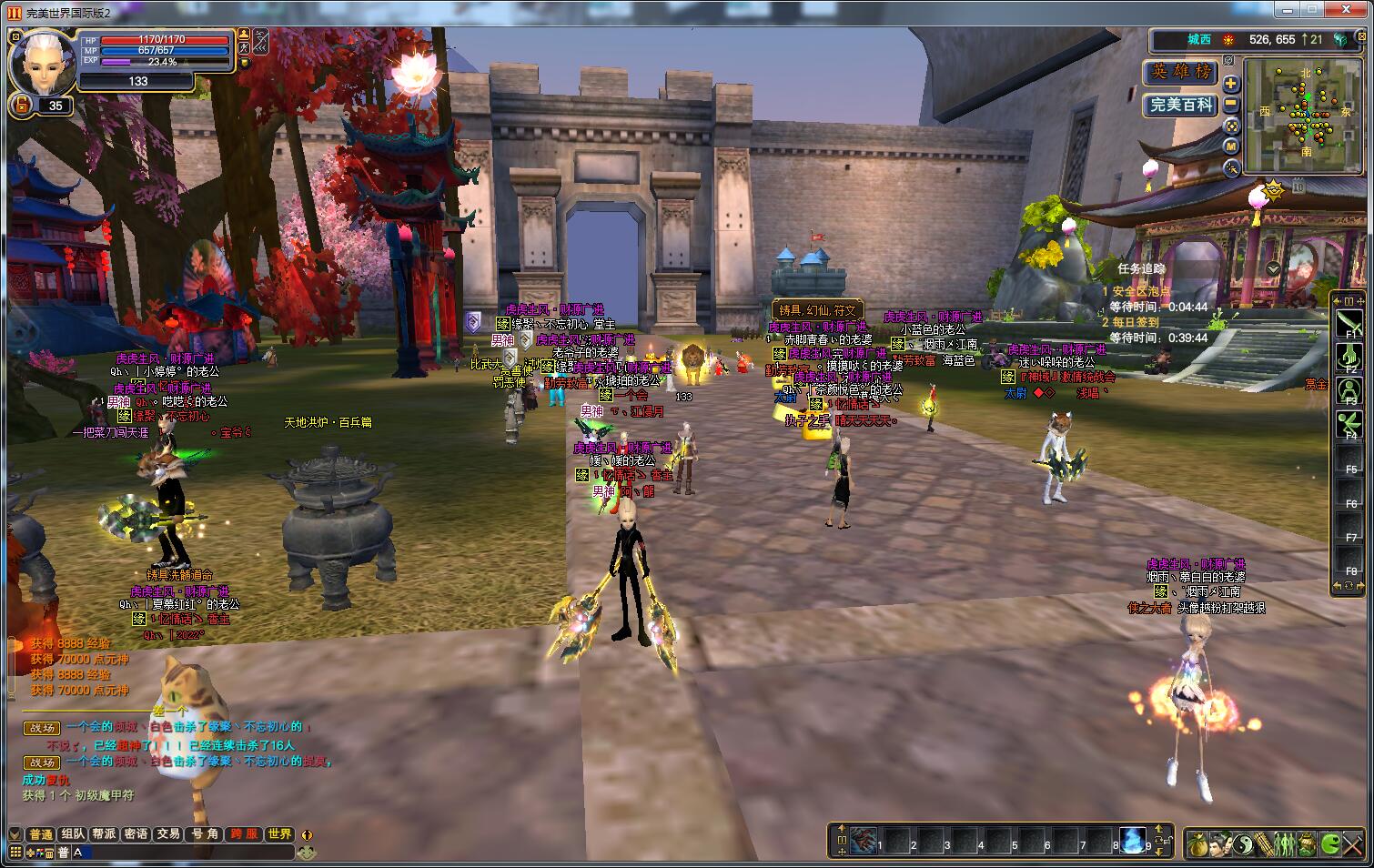This screenshot has width=1374, height=868.
Task: Use the first hotbar skill in slot 1
Action: [863, 840]
